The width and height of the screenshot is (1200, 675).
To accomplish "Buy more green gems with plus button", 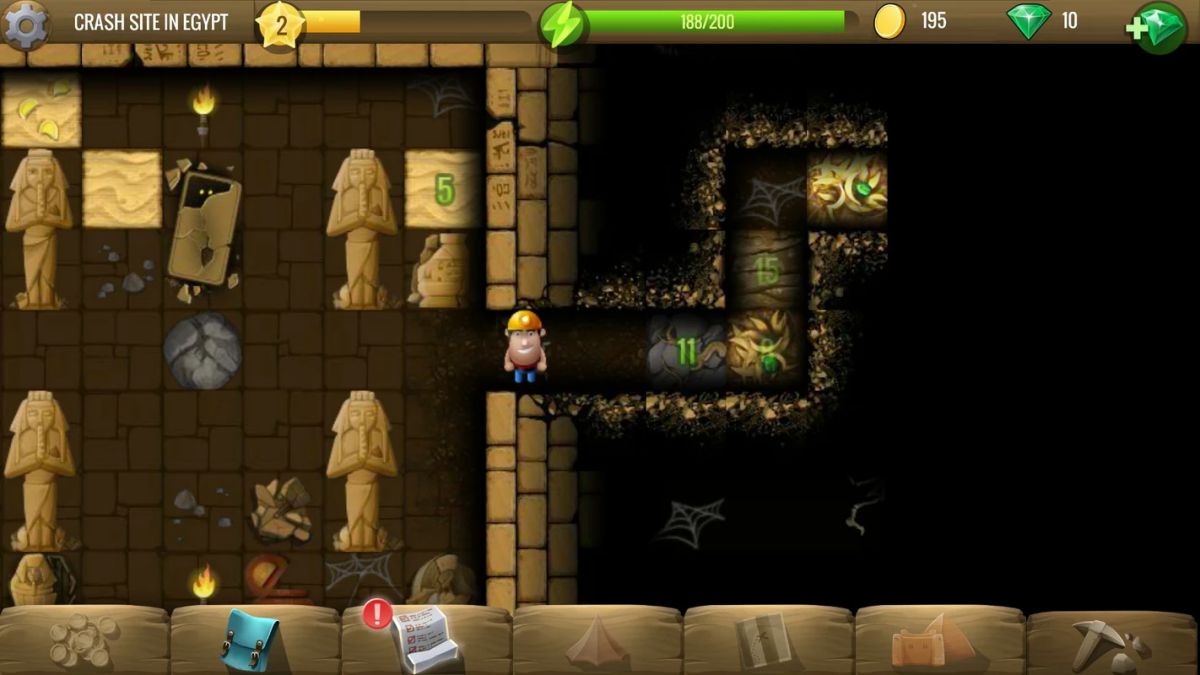I will [x=1158, y=26].
